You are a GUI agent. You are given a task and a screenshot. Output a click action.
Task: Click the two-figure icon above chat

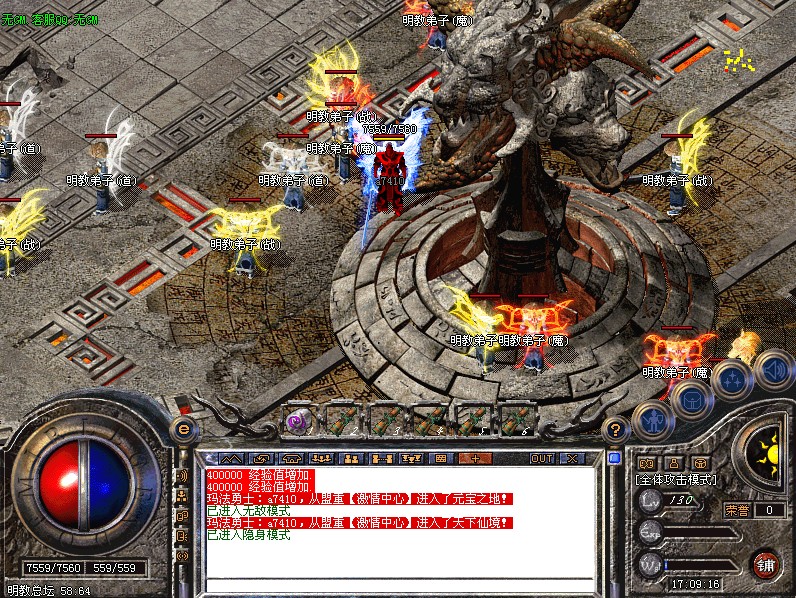[351, 458]
